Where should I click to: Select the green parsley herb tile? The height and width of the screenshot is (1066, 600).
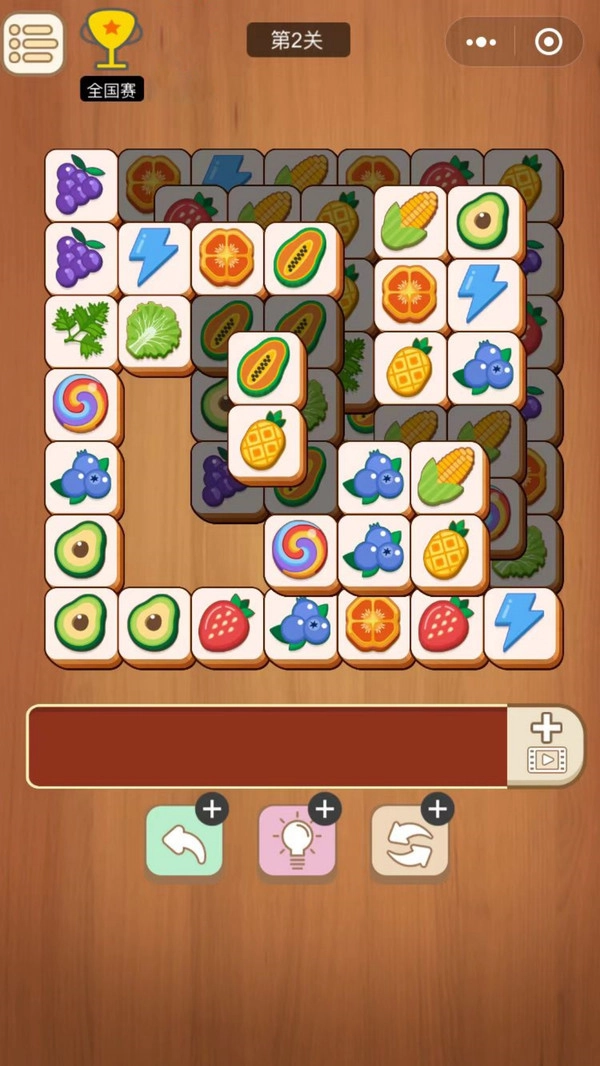(x=81, y=331)
